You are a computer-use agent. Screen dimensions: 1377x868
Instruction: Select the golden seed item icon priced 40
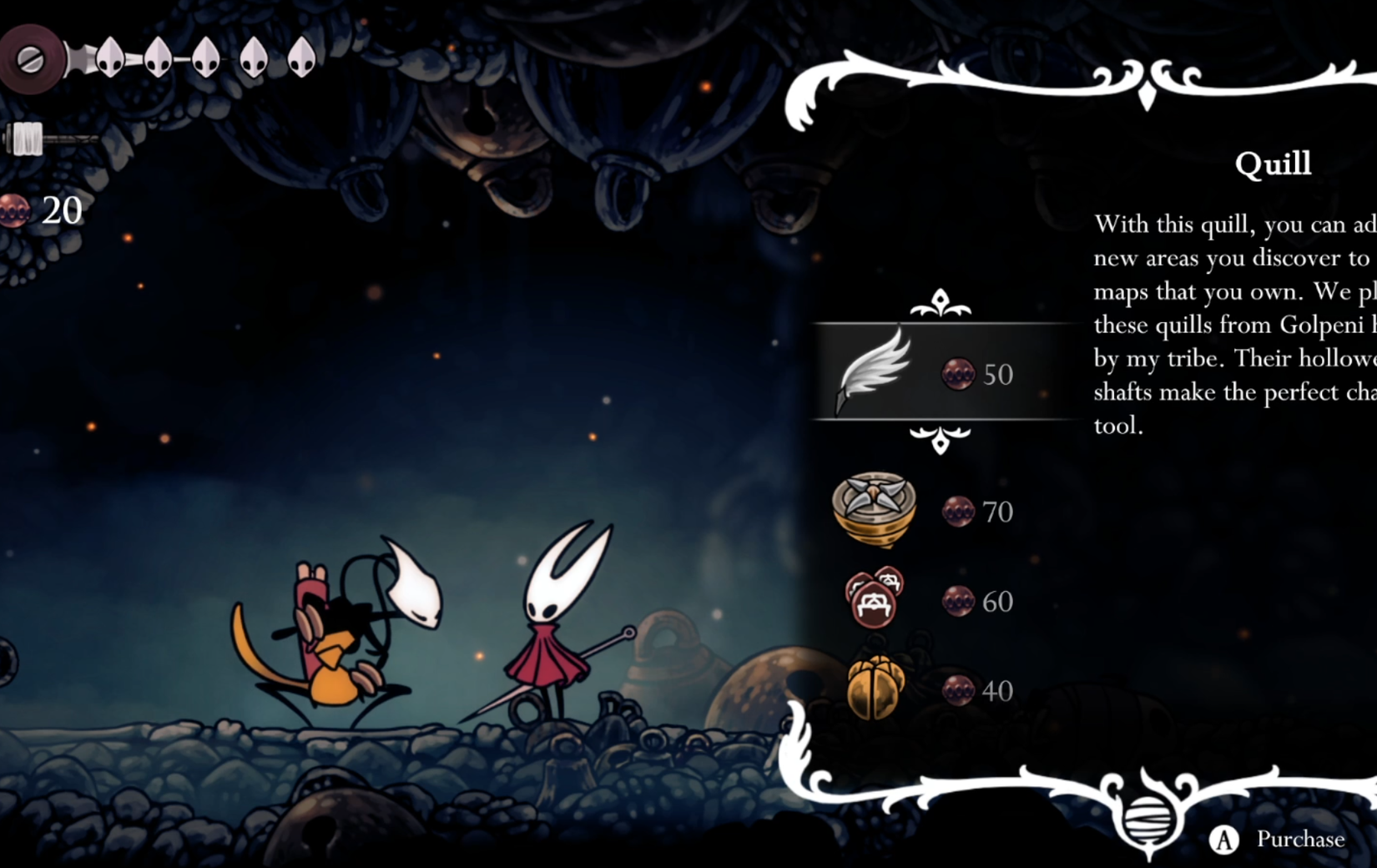[x=875, y=689]
